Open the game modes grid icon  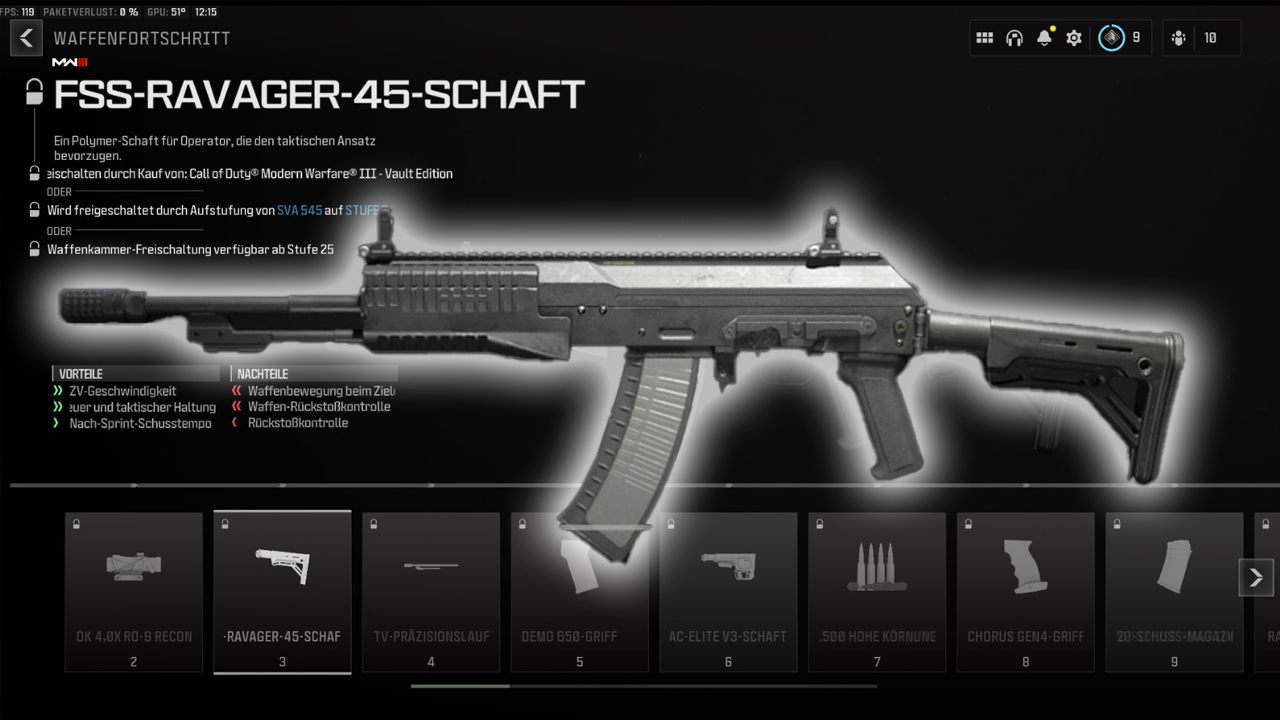(985, 37)
